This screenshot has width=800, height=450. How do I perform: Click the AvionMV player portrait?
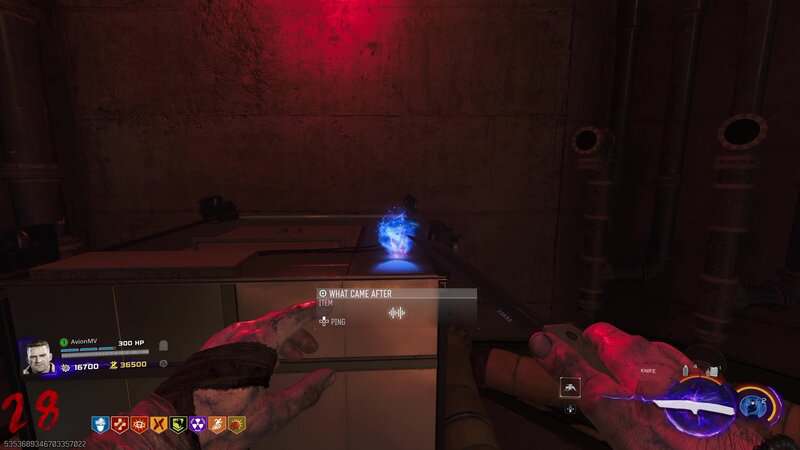(37, 357)
